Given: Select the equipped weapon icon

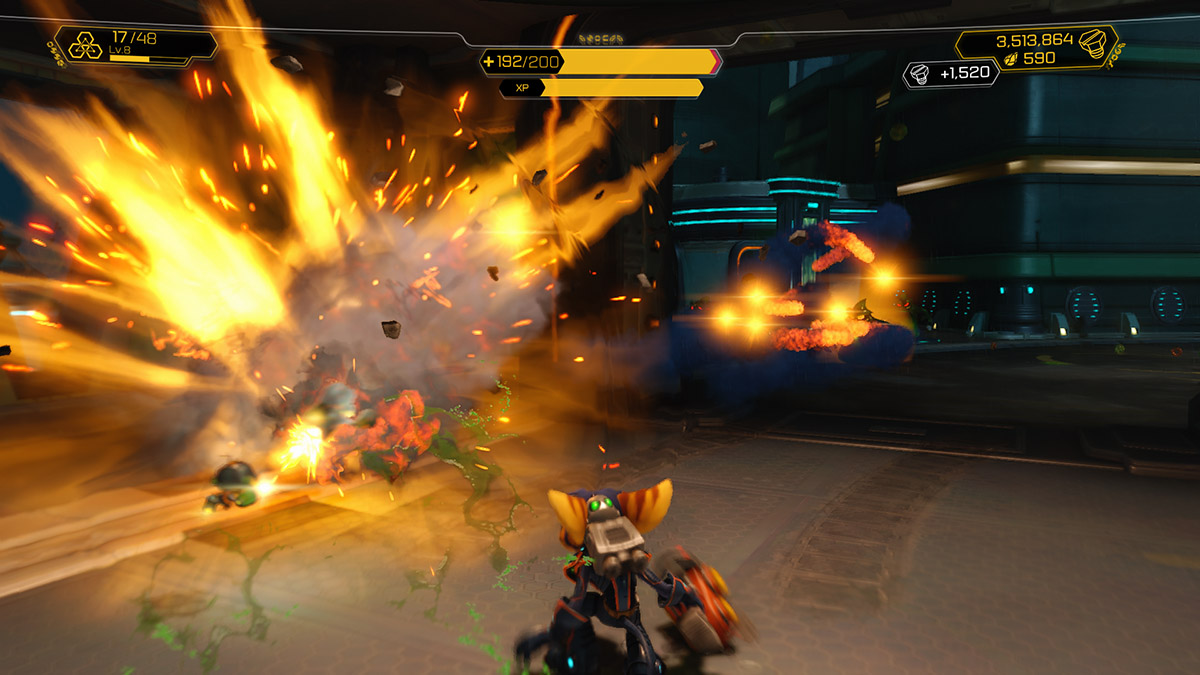Looking at the screenshot, I should coord(84,46).
